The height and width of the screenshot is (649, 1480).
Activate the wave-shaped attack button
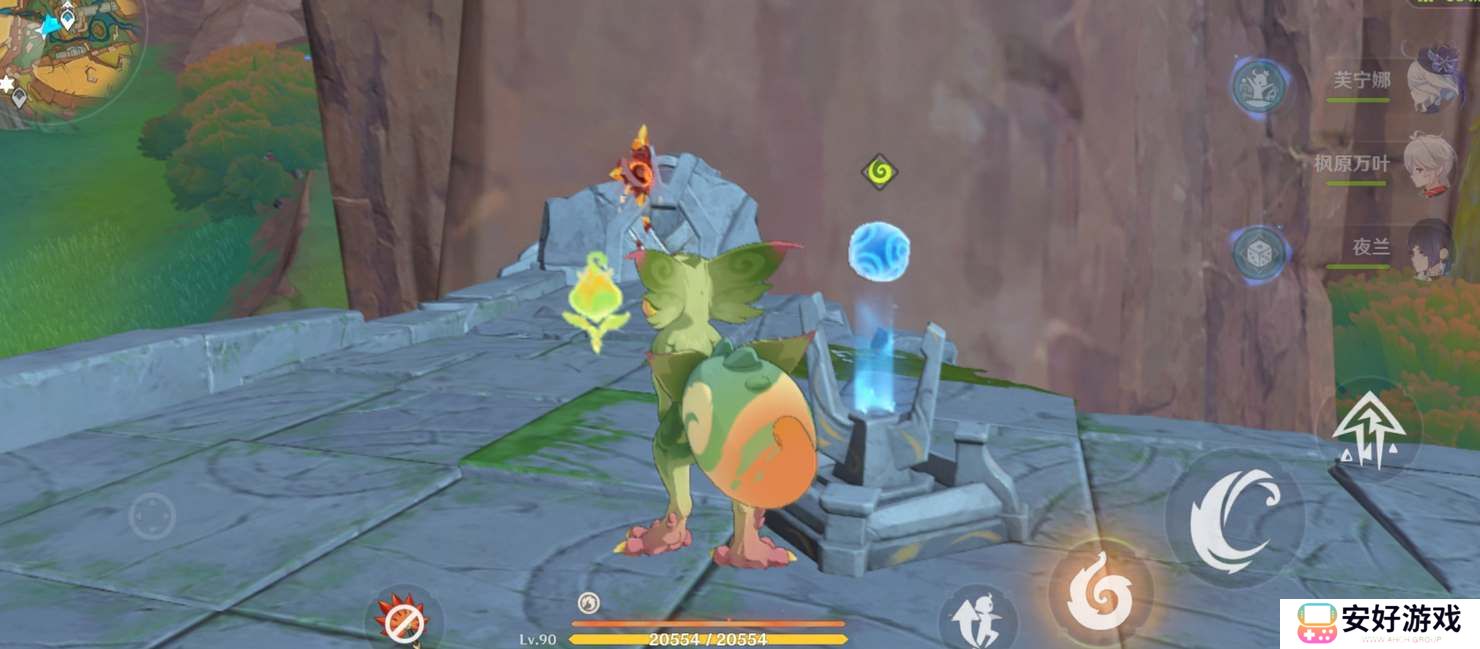click(x=1236, y=519)
